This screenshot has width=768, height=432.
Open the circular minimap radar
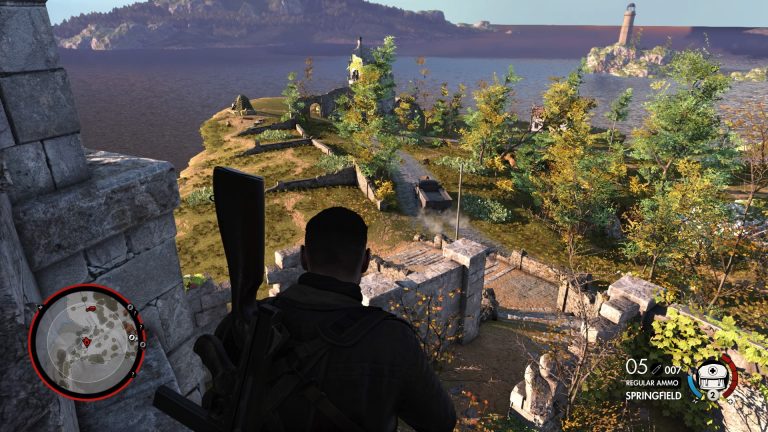pyautogui.click(x=87, y=341)
